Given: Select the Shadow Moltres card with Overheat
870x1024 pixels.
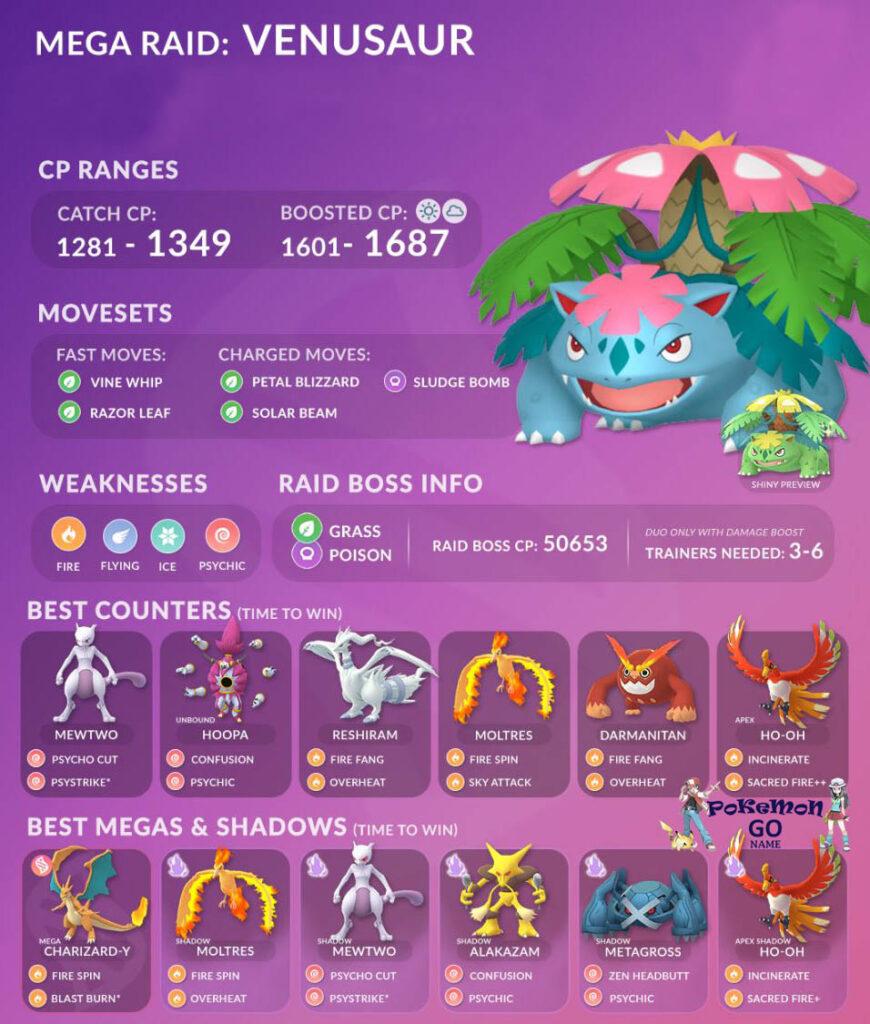Looking at the screenshot, I should (225, 928).
